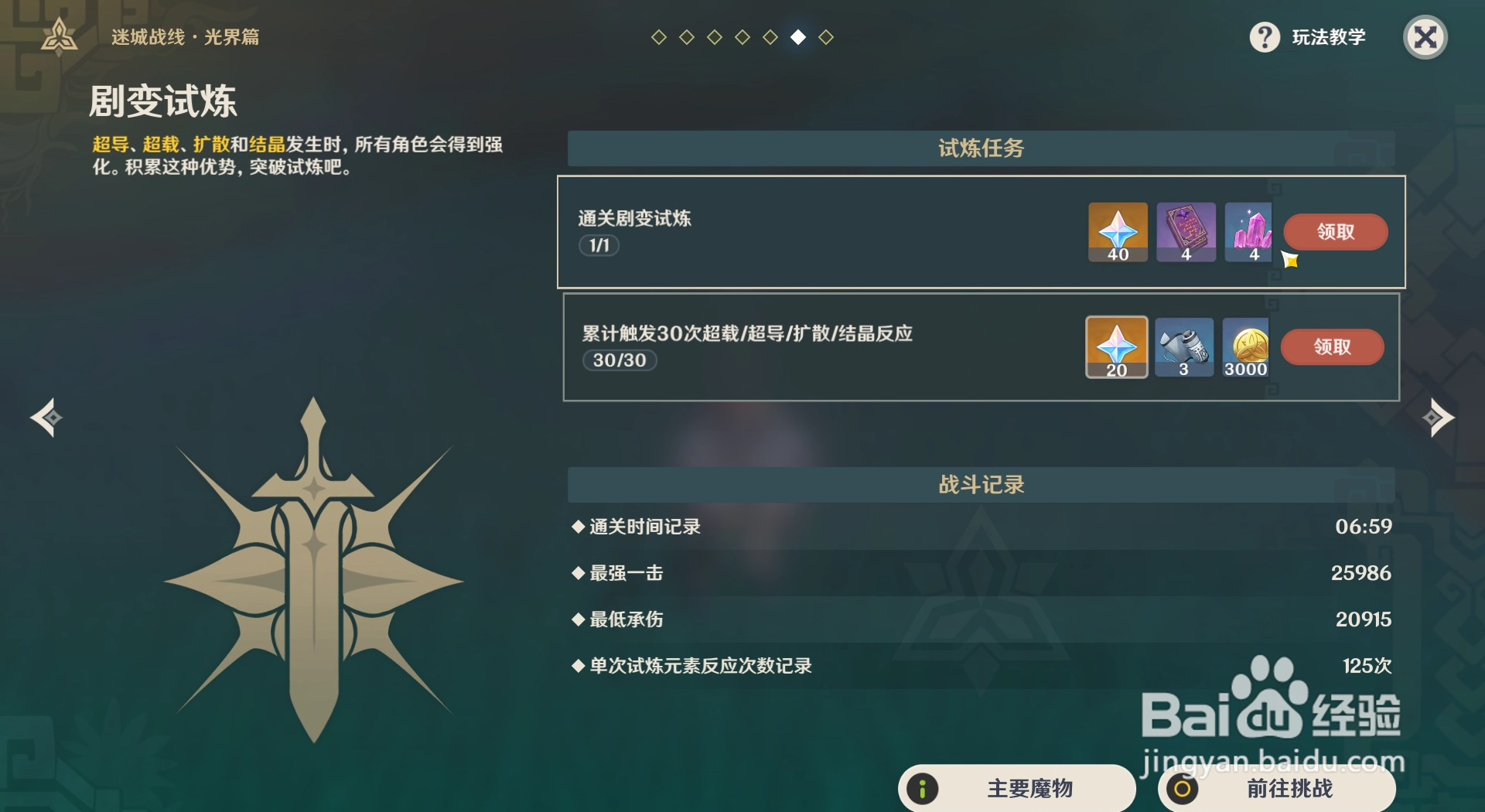Click the primogem icon showing 40
The image size is (1485, 812).
(1117, 231)
